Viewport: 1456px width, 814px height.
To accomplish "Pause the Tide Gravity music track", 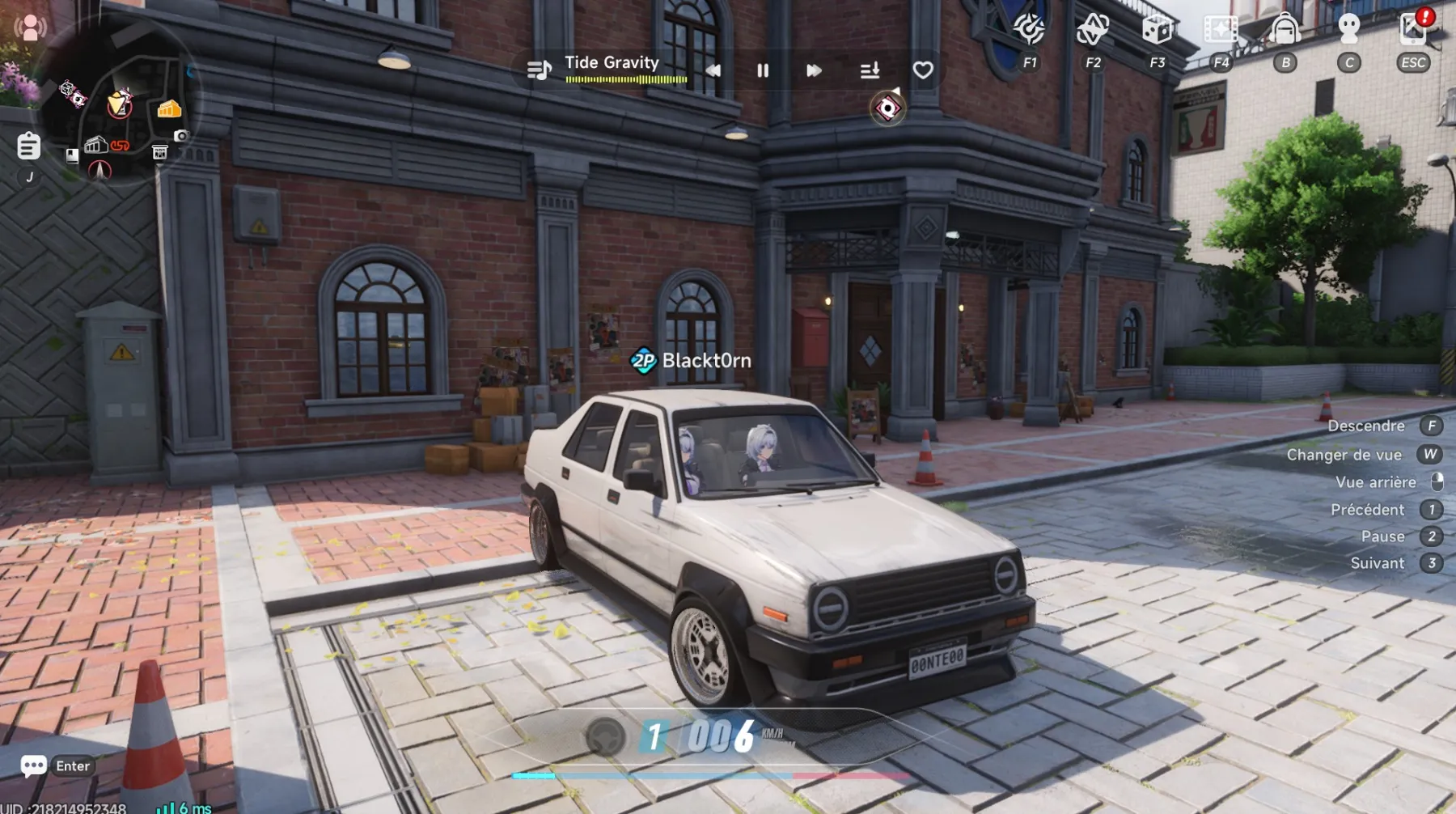I will (x=762, y=70).
